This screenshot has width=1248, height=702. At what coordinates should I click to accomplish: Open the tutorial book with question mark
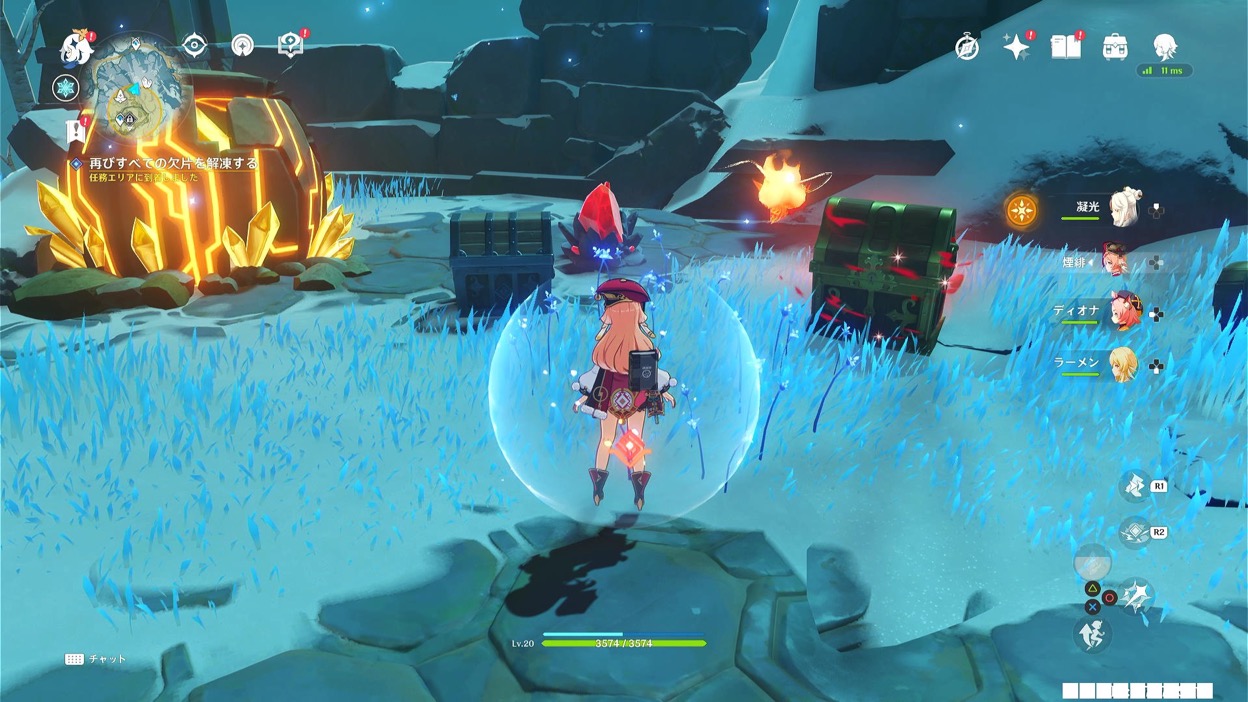tap(291, 45)
